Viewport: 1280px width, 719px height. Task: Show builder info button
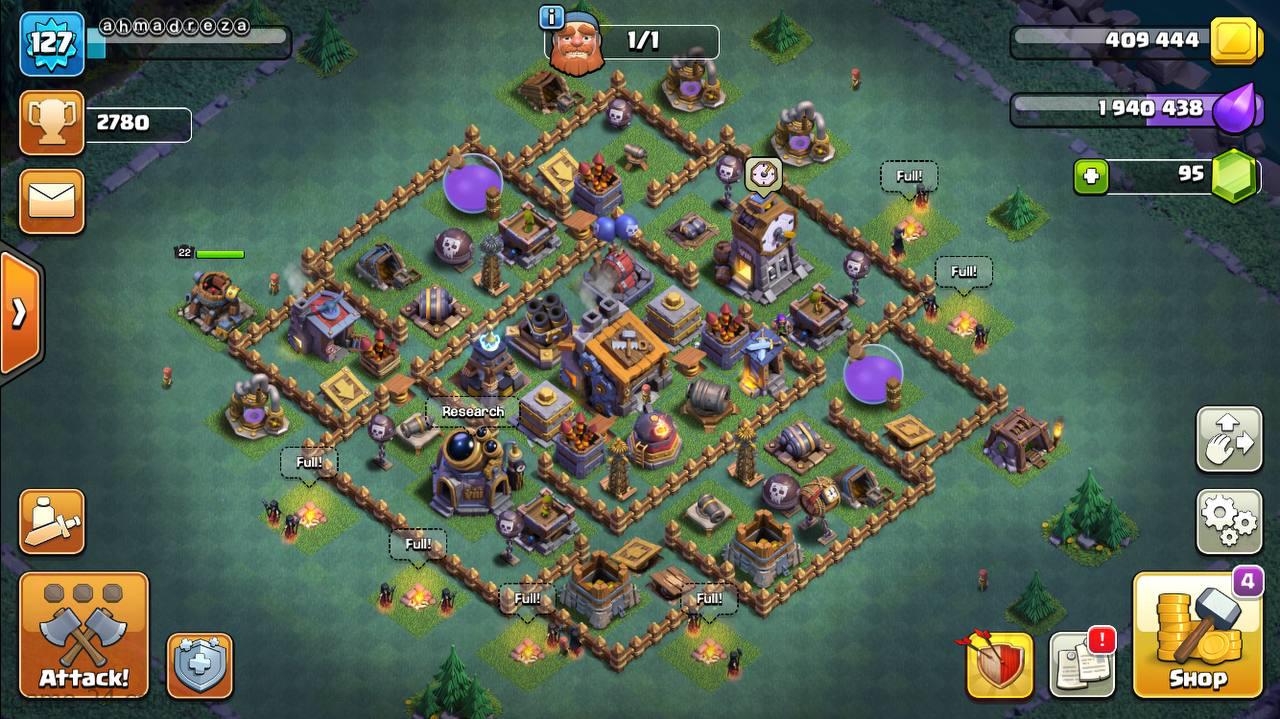click(x=551, y=17)
